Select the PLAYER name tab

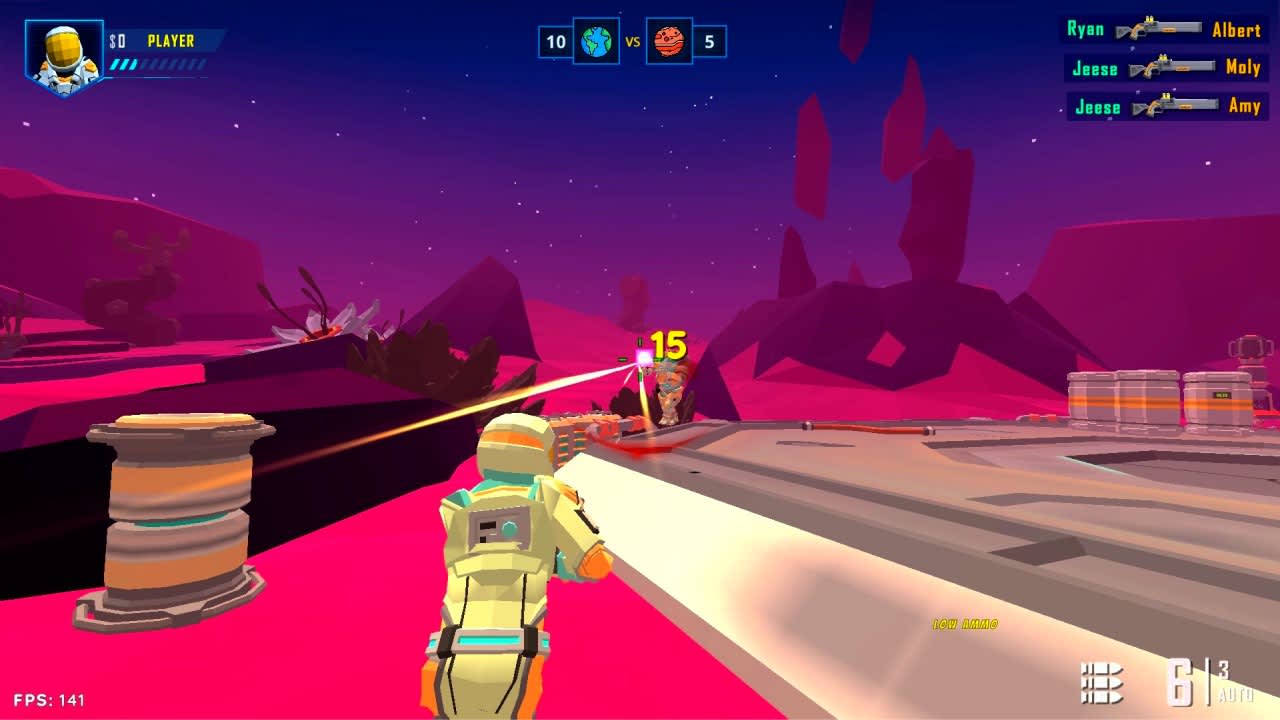point(170,41)
